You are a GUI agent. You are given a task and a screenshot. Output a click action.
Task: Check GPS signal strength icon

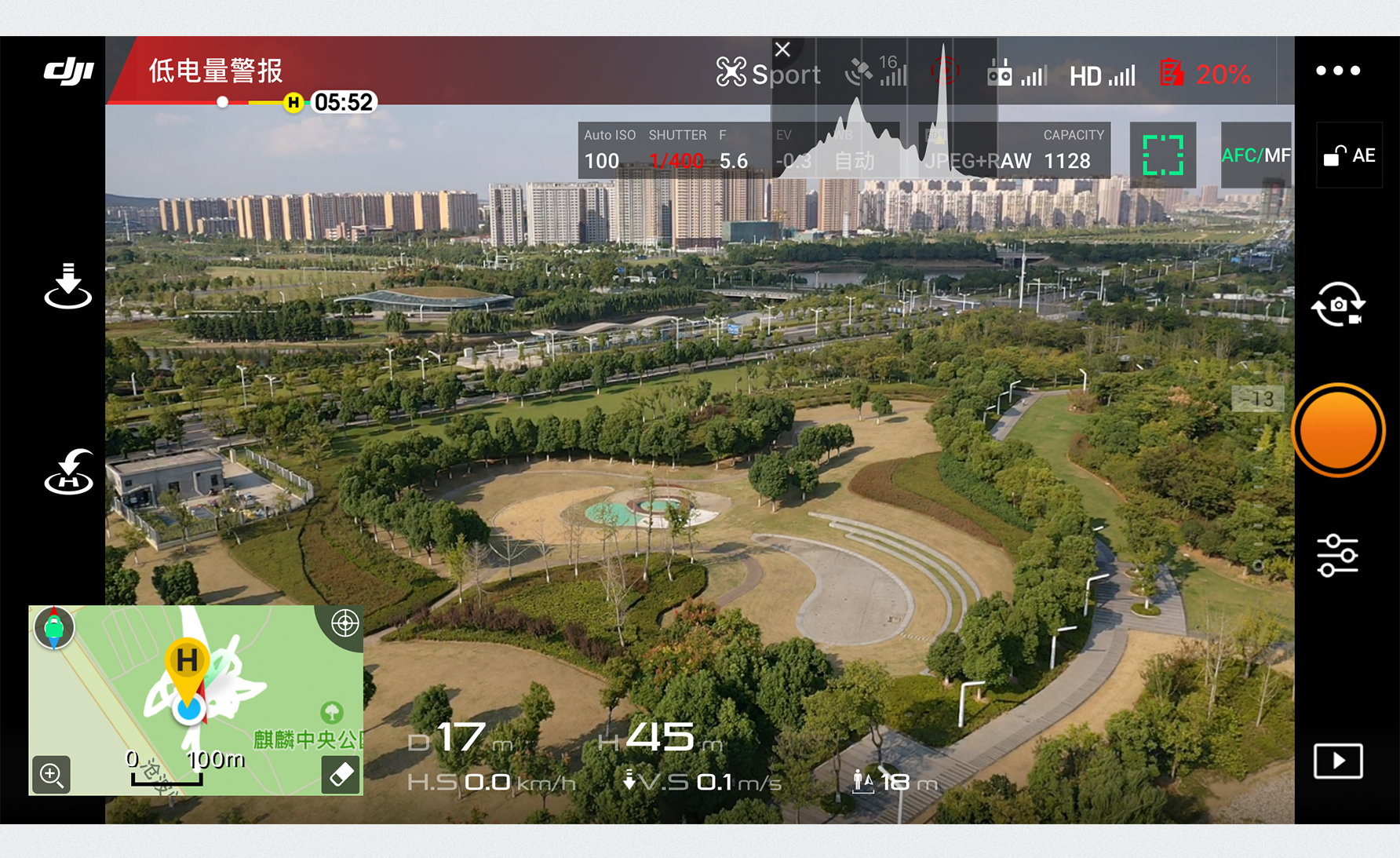pos(877,73)
